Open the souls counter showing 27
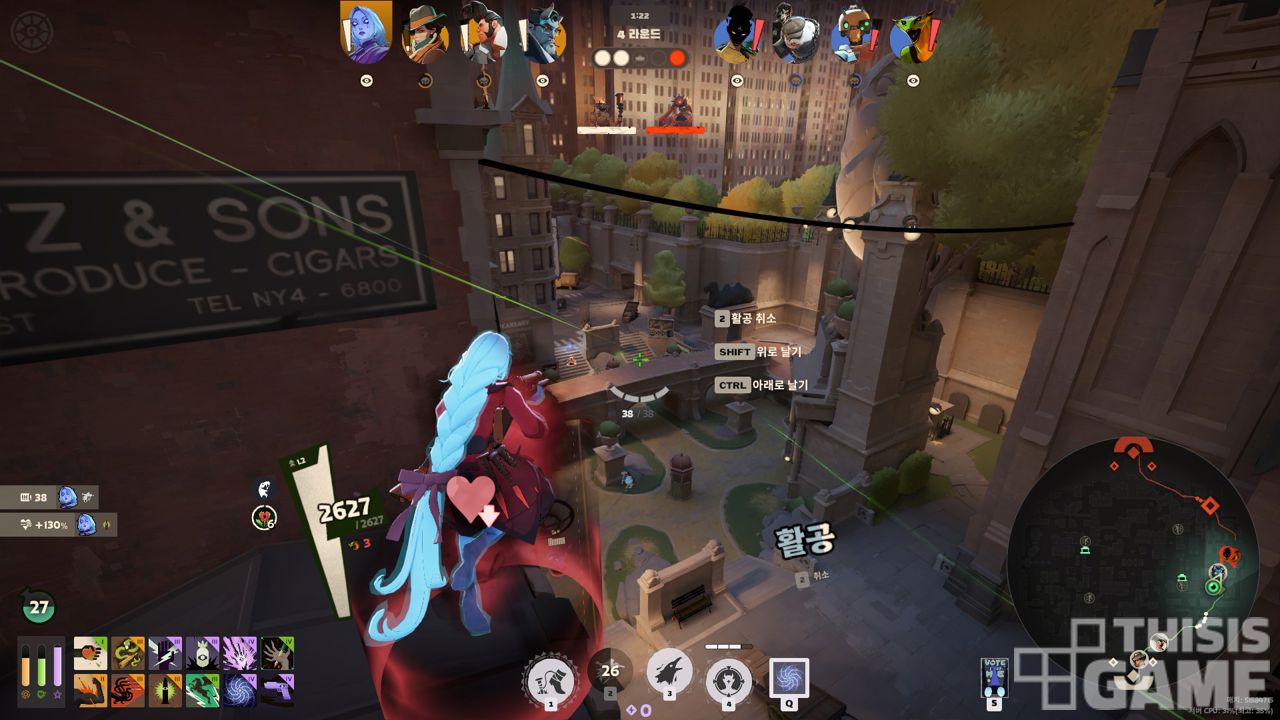Viewport: 1280px width, 720px height. [39, 606]
